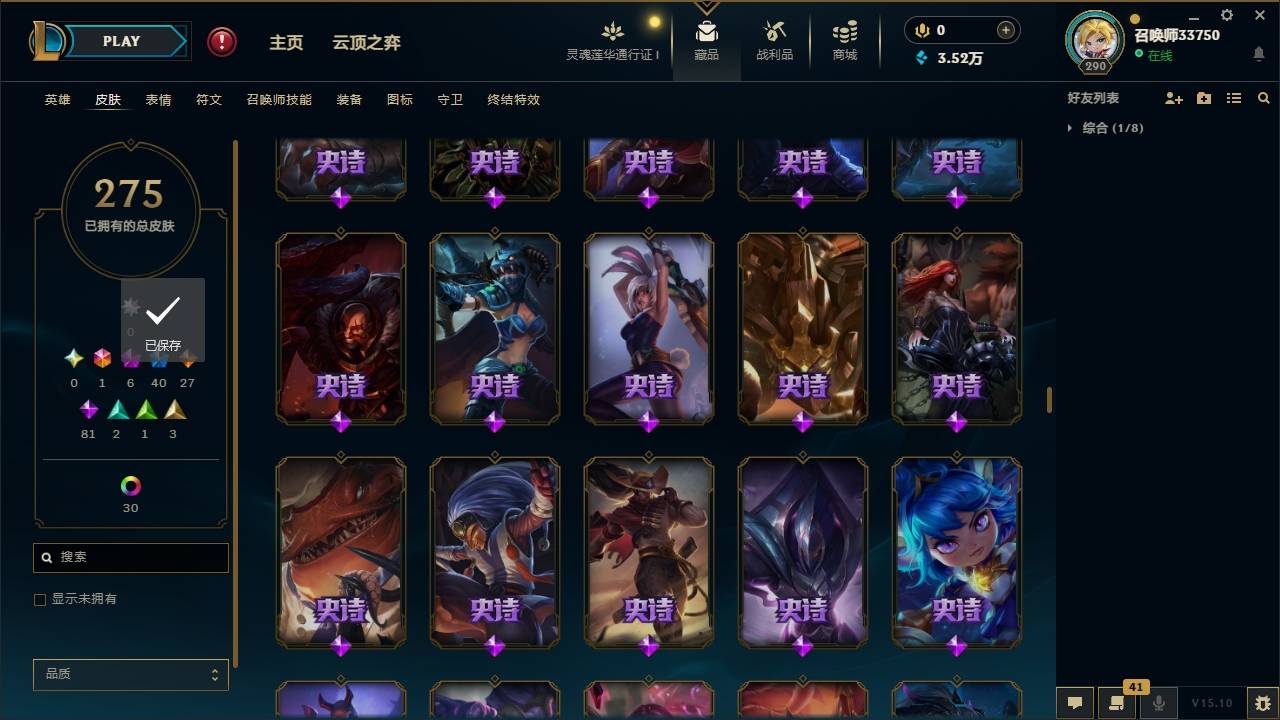Open the chat bubble icon bottom right
This screenshot has height=720, width=1280.
coord(1073,703)
